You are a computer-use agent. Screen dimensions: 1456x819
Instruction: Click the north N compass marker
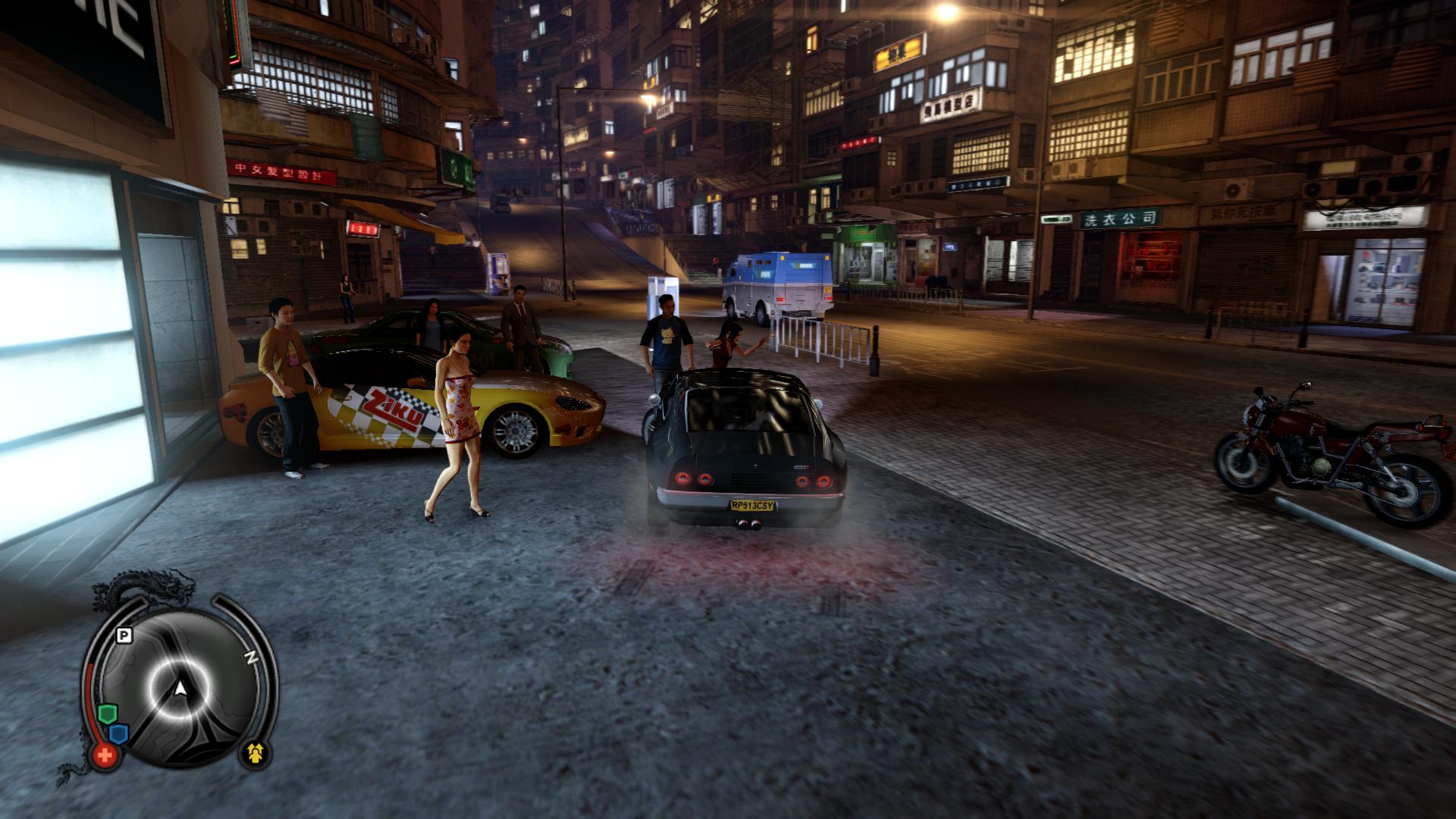click(x=249, y=657)
